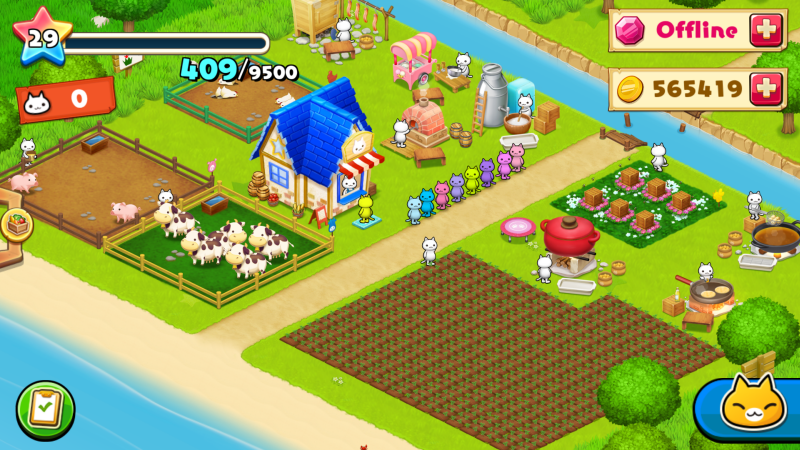Image resolution: width=800 pixels, height=450 pixels.
Task: Open the vegetable basket side tab
Action: (14, 224)
